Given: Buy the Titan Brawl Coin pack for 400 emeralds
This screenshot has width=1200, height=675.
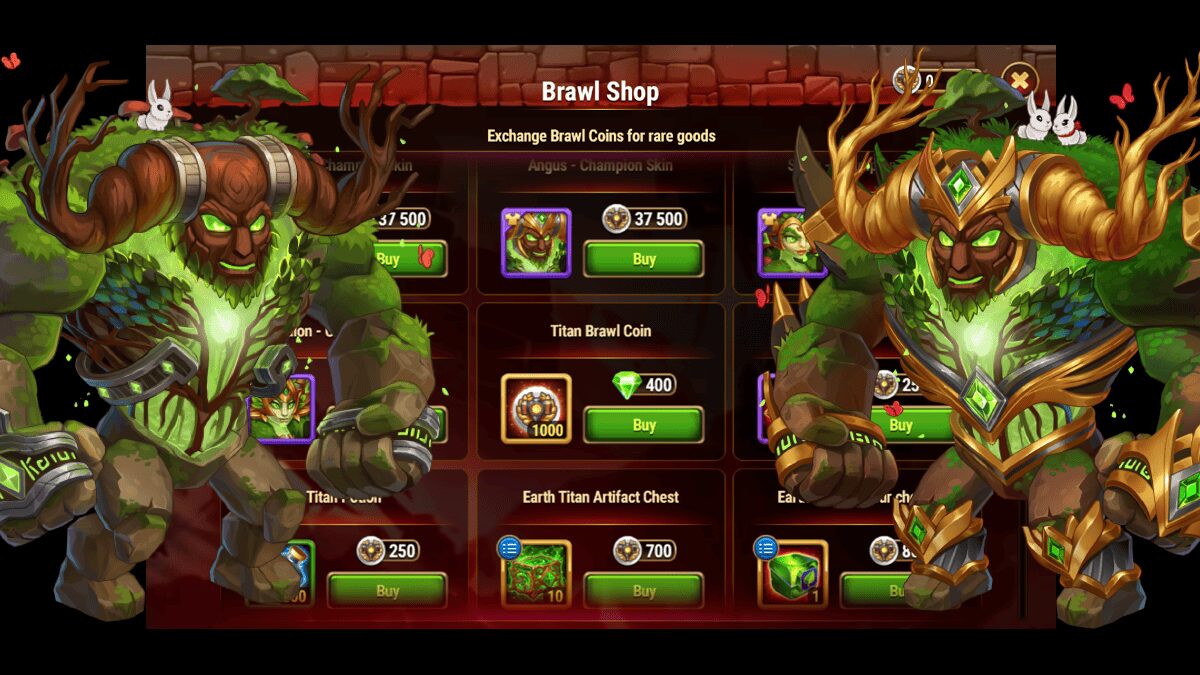Looking at the screenshot, I should (x=644, y=425).
